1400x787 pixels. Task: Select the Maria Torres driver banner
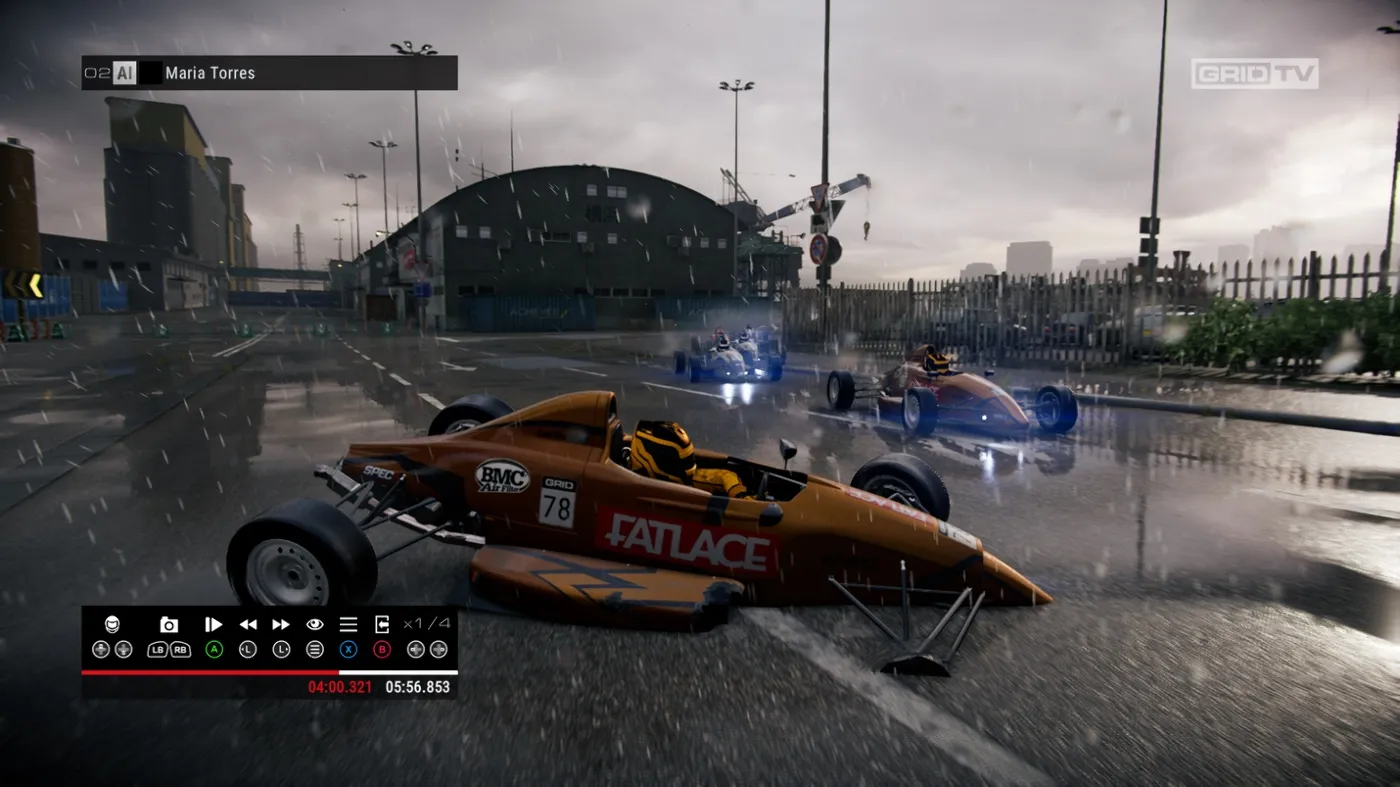tap(269, 73)
